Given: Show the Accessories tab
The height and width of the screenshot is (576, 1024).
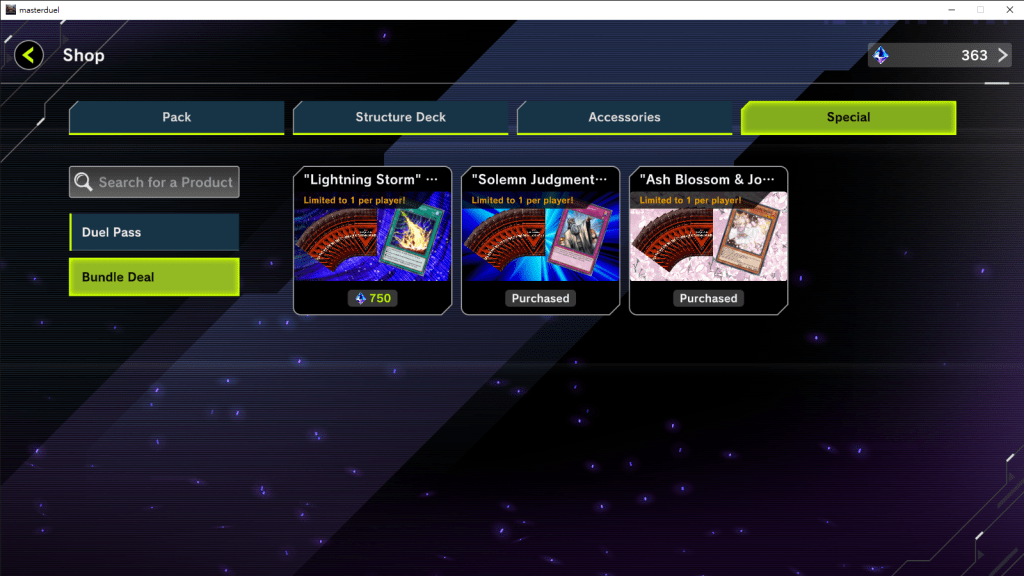Looking at the screenshot, I should [x=624, y=117].
